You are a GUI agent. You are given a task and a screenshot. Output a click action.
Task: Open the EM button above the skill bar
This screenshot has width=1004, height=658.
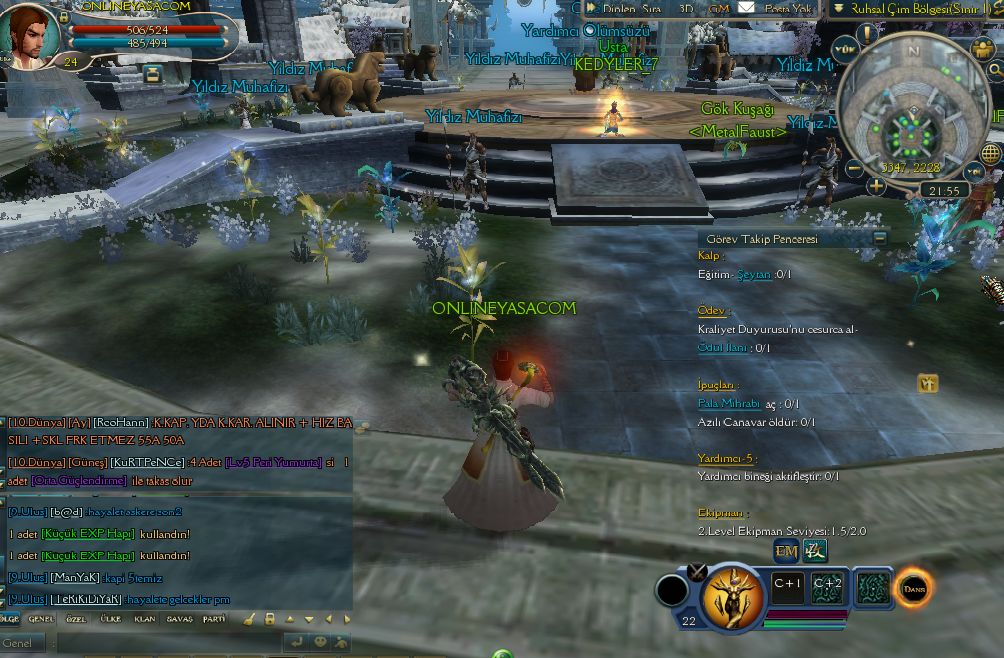786,551
